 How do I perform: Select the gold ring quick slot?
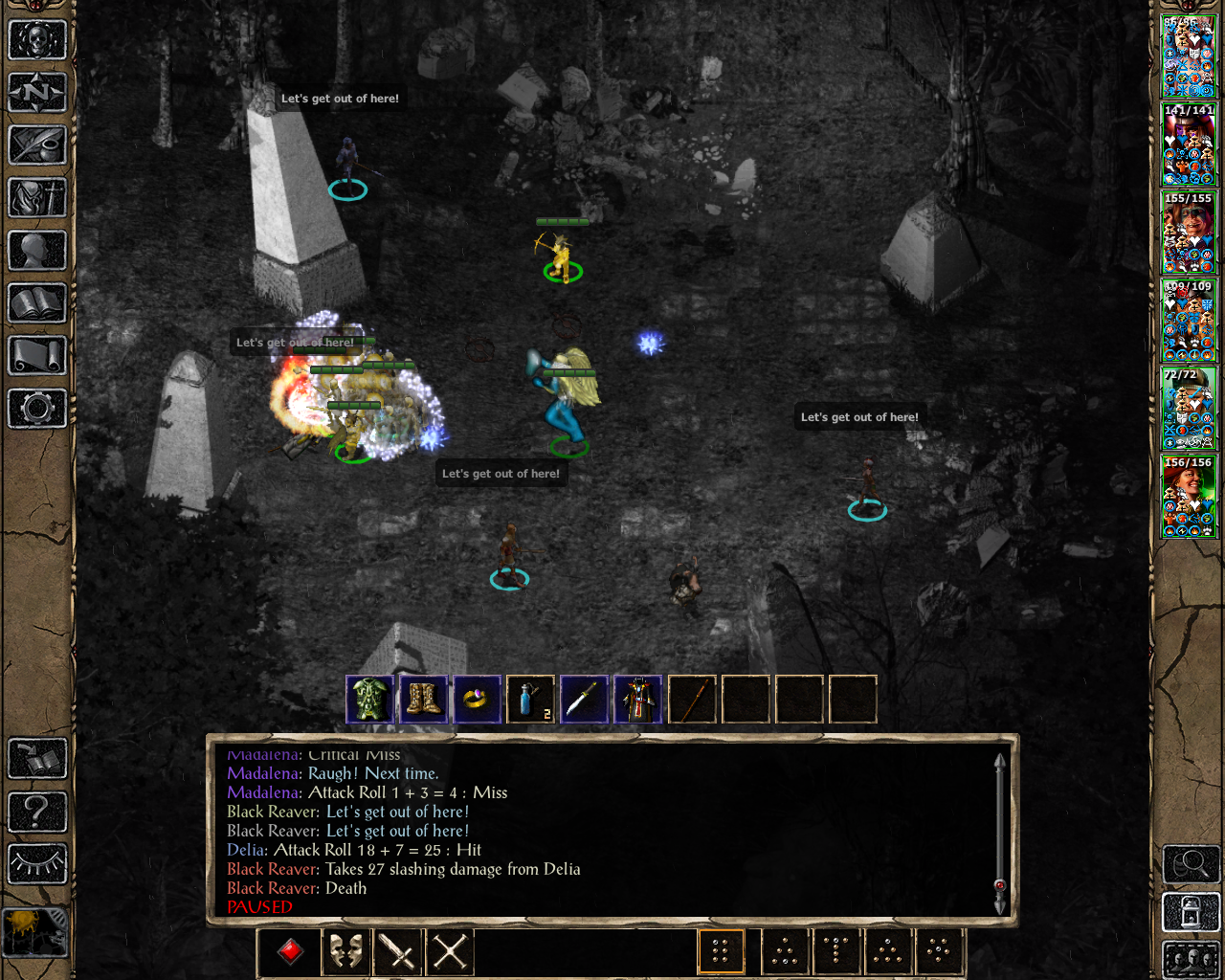[477, 700]
